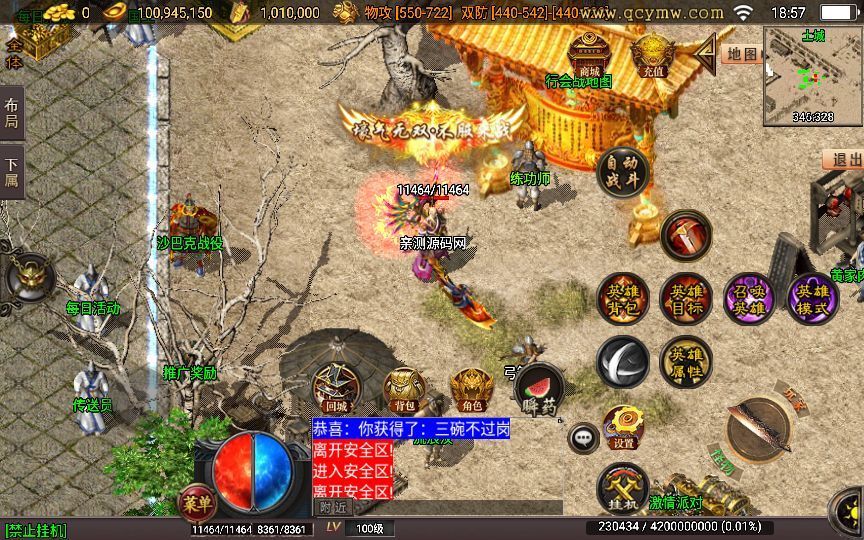This screenshot has width=864, height=540.
Task: Click the 退出 exit button
Action: click(844, 160)
